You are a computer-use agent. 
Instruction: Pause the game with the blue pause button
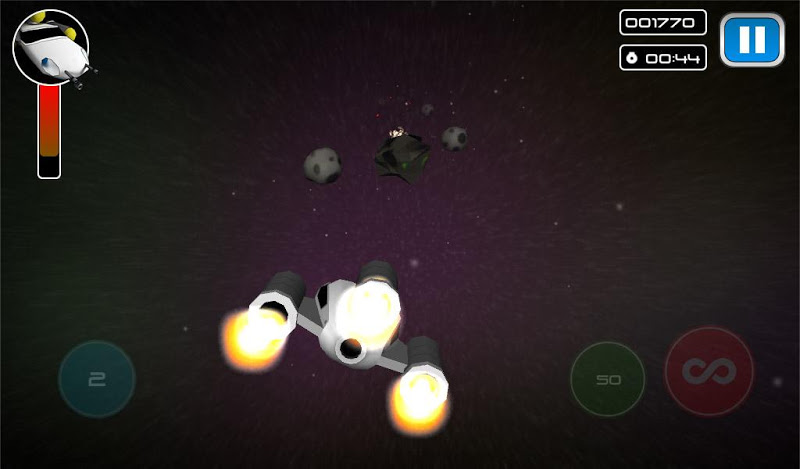[752, 40]
